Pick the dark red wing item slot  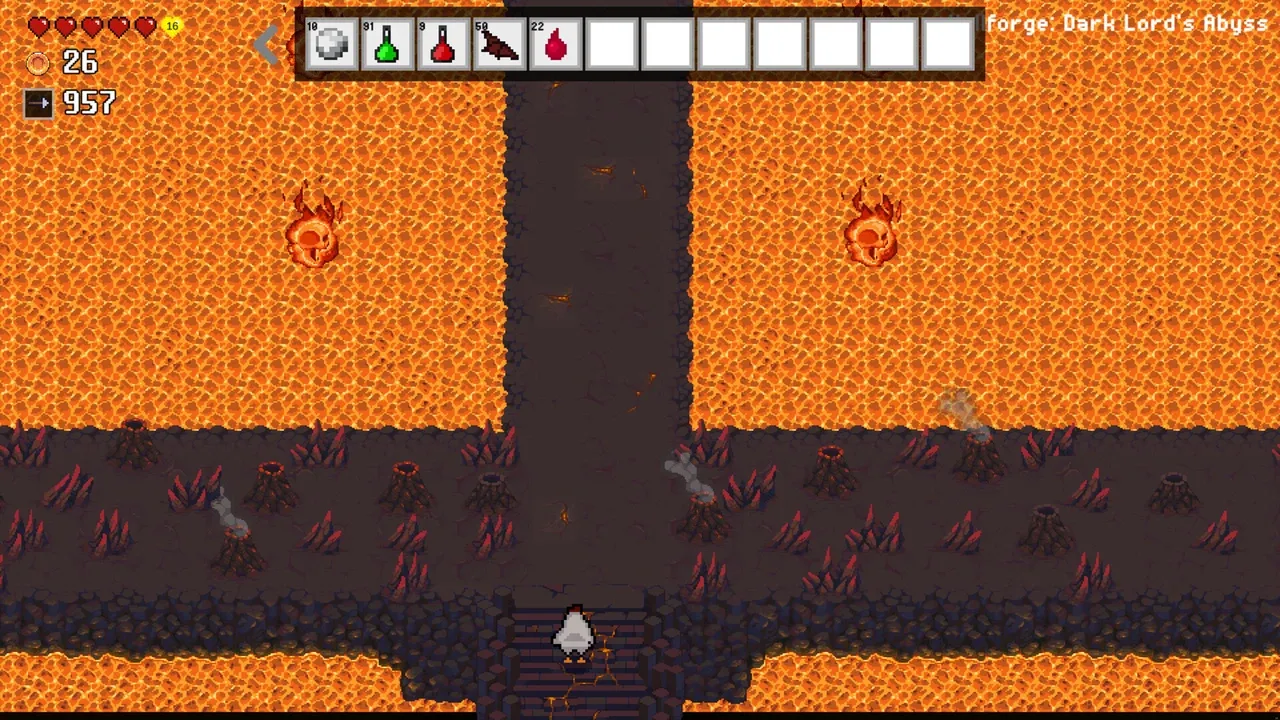499,44
